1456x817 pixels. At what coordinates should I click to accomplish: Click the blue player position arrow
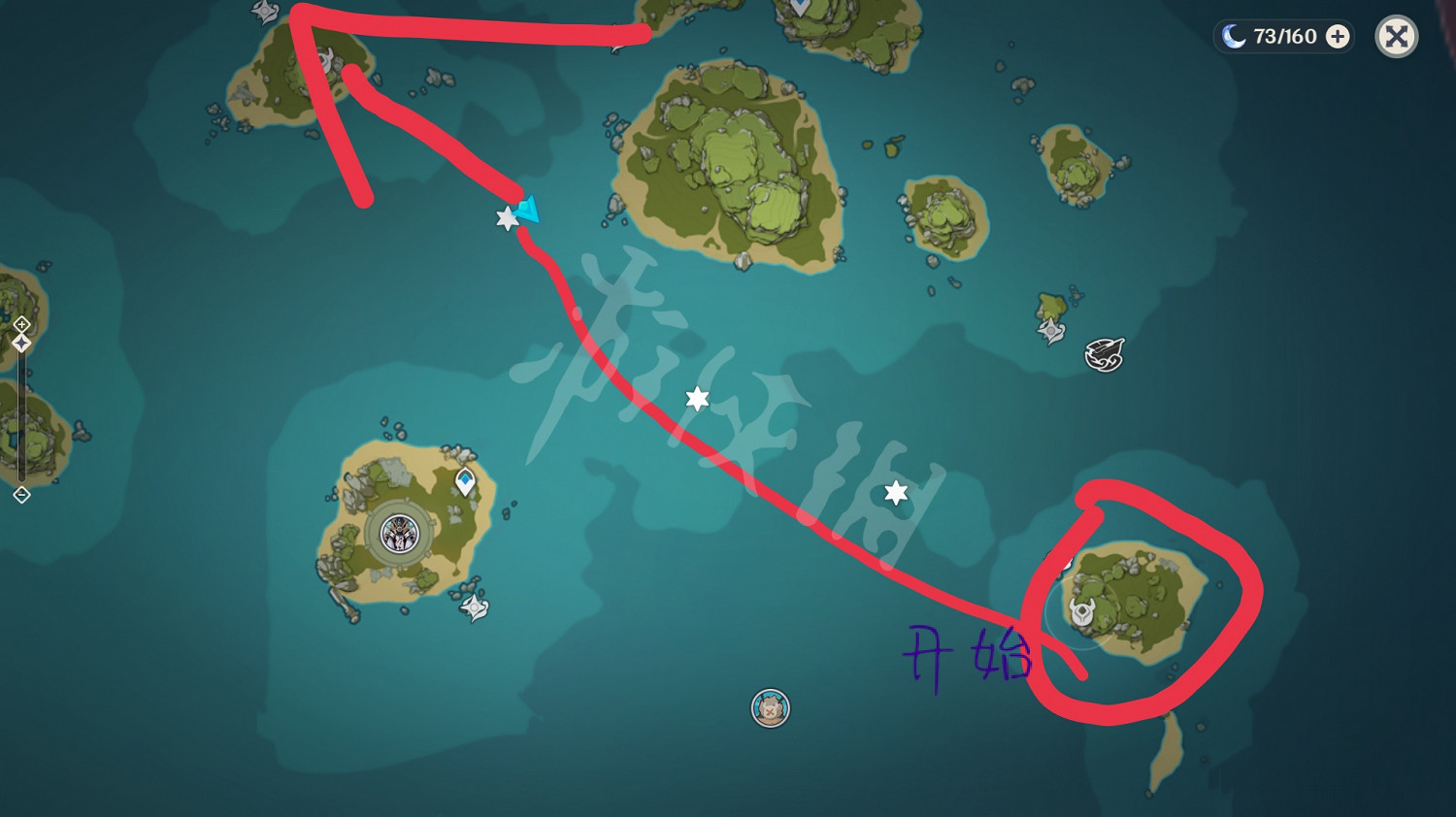pyautogui.click(x=529, y=207)
